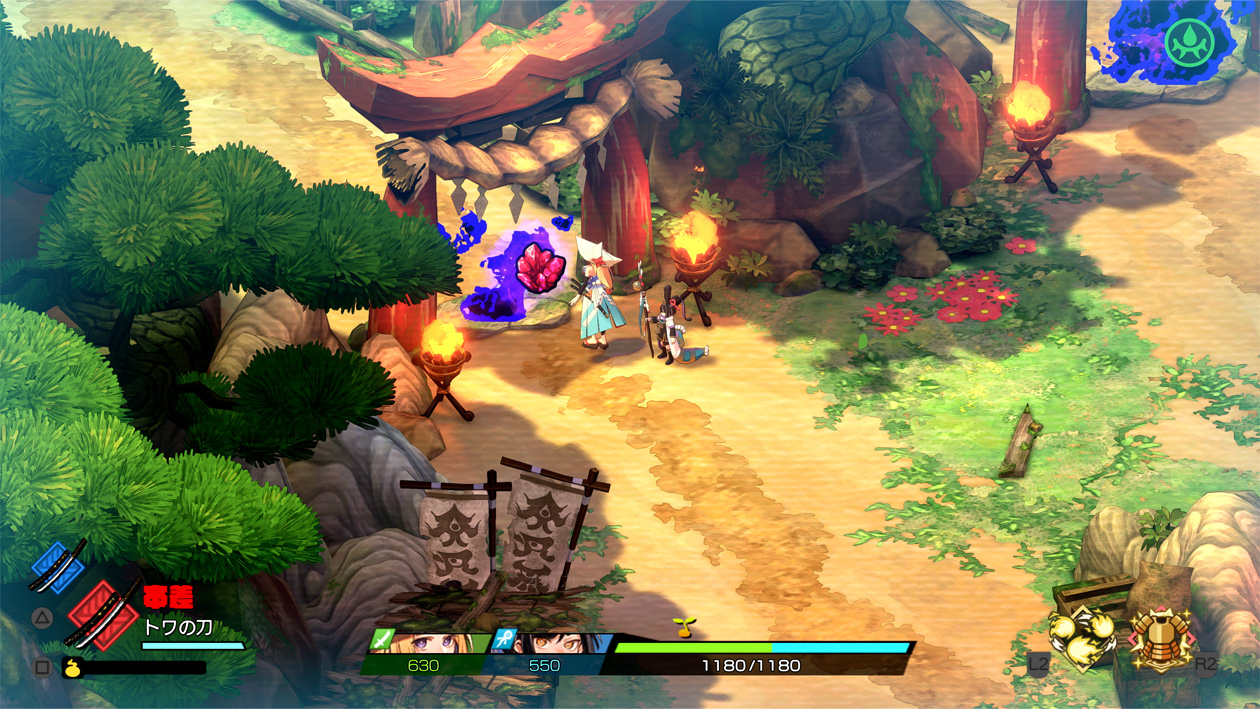Activate the golden armor skill
Image resolution: width=1260 pixels, height=709 pixels.
(1160, 636)
